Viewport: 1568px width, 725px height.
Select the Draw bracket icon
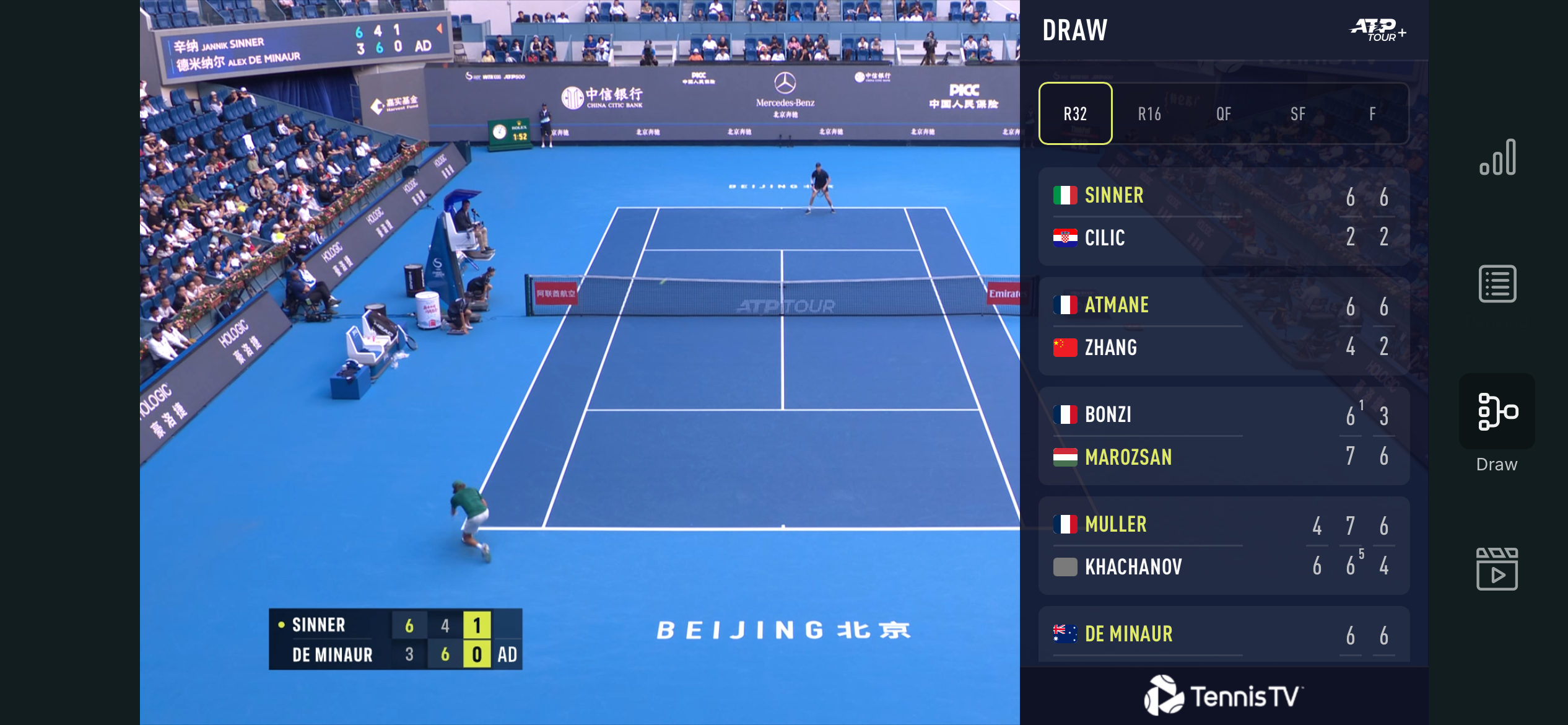click(1497, 411)
